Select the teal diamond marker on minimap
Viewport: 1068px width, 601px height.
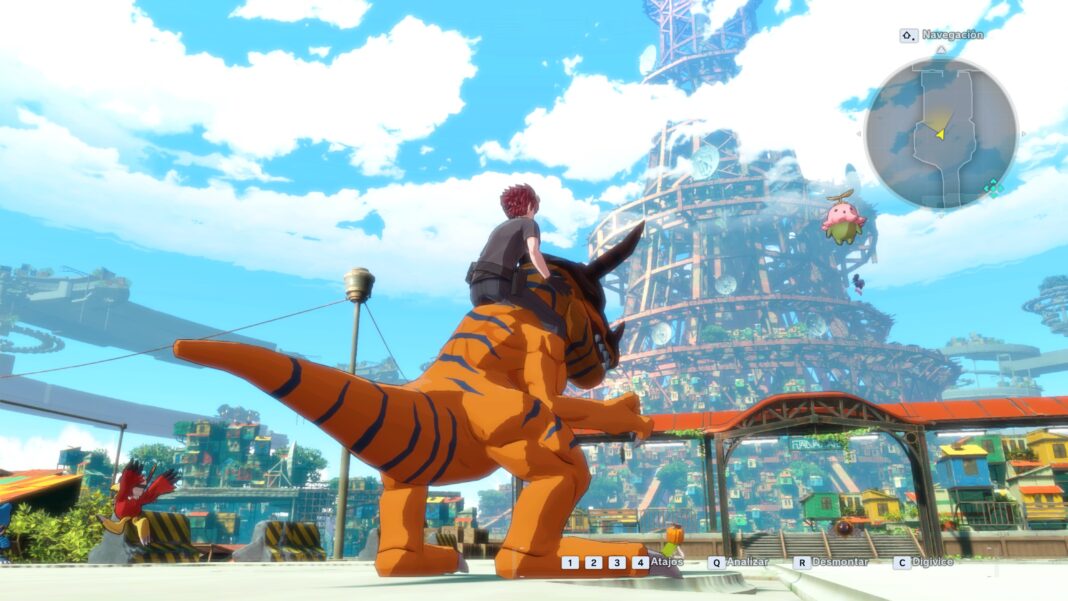pyautogui.click(x=992, y=186)
